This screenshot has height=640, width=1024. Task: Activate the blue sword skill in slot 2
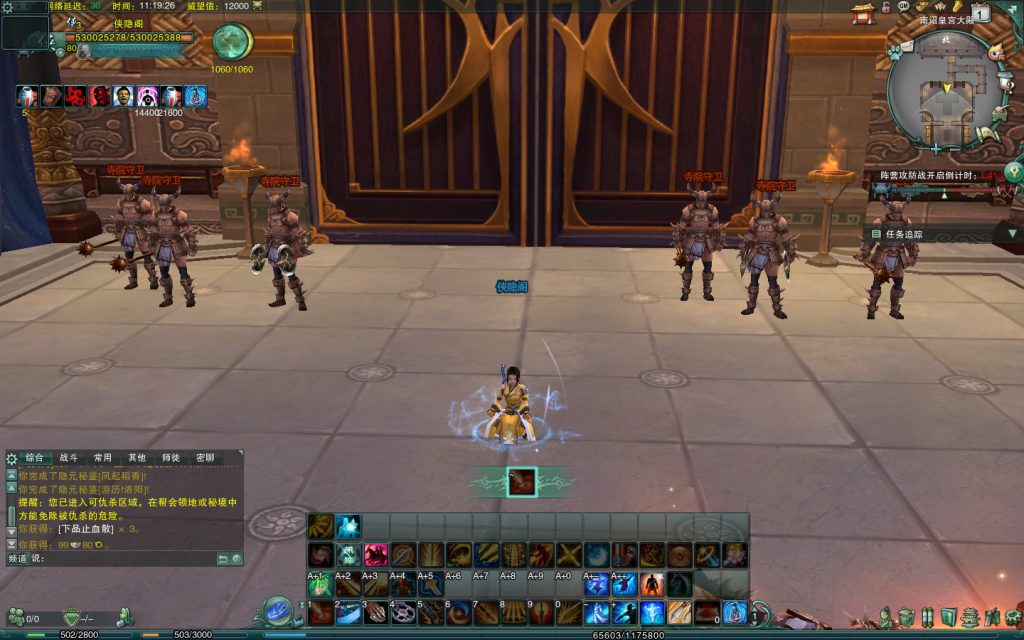click(x=348, y=612)
